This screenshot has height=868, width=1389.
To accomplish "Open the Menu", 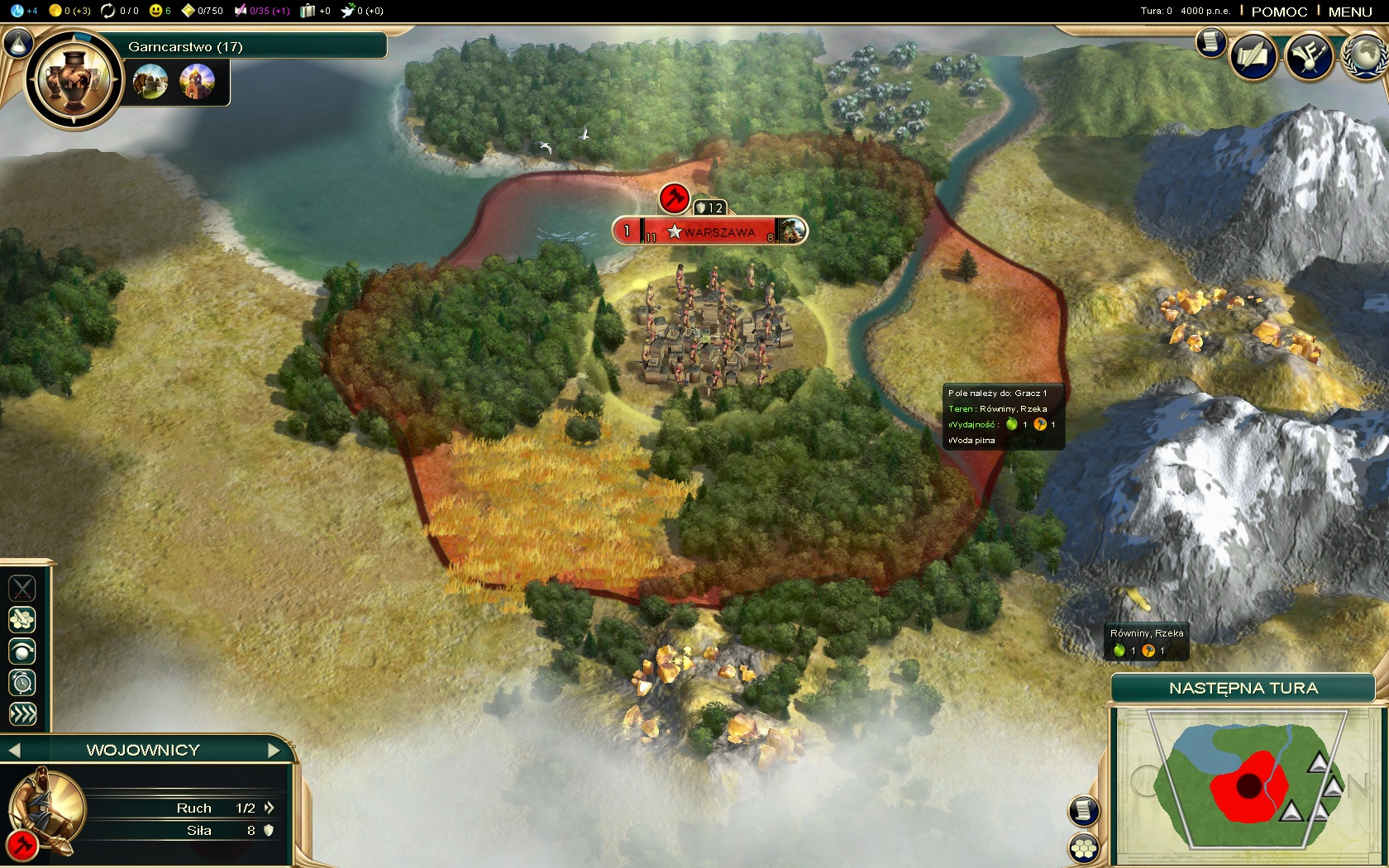I will (1350, 12).
